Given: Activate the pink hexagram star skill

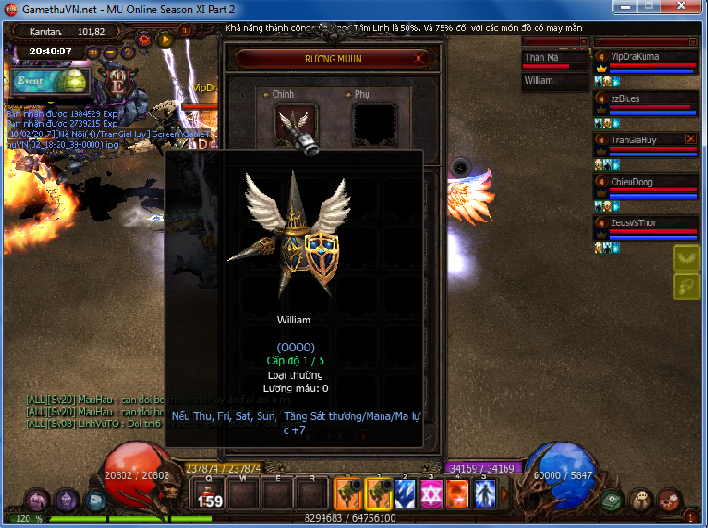Looking at the screenshot, I should [431, 492].
